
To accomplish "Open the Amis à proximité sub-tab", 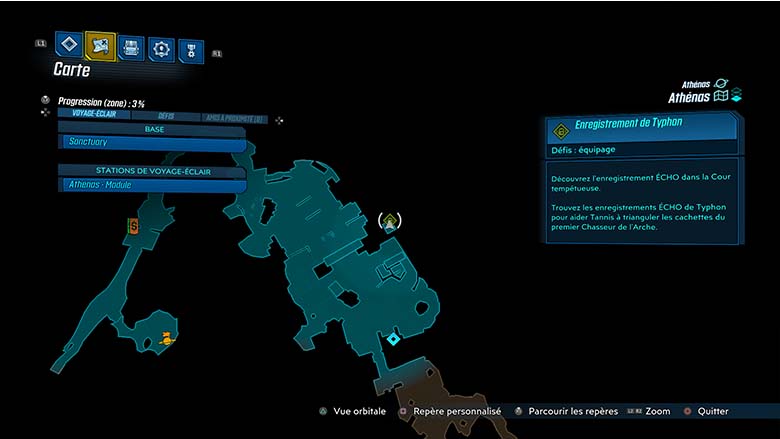I will click(x=234, y=118).
